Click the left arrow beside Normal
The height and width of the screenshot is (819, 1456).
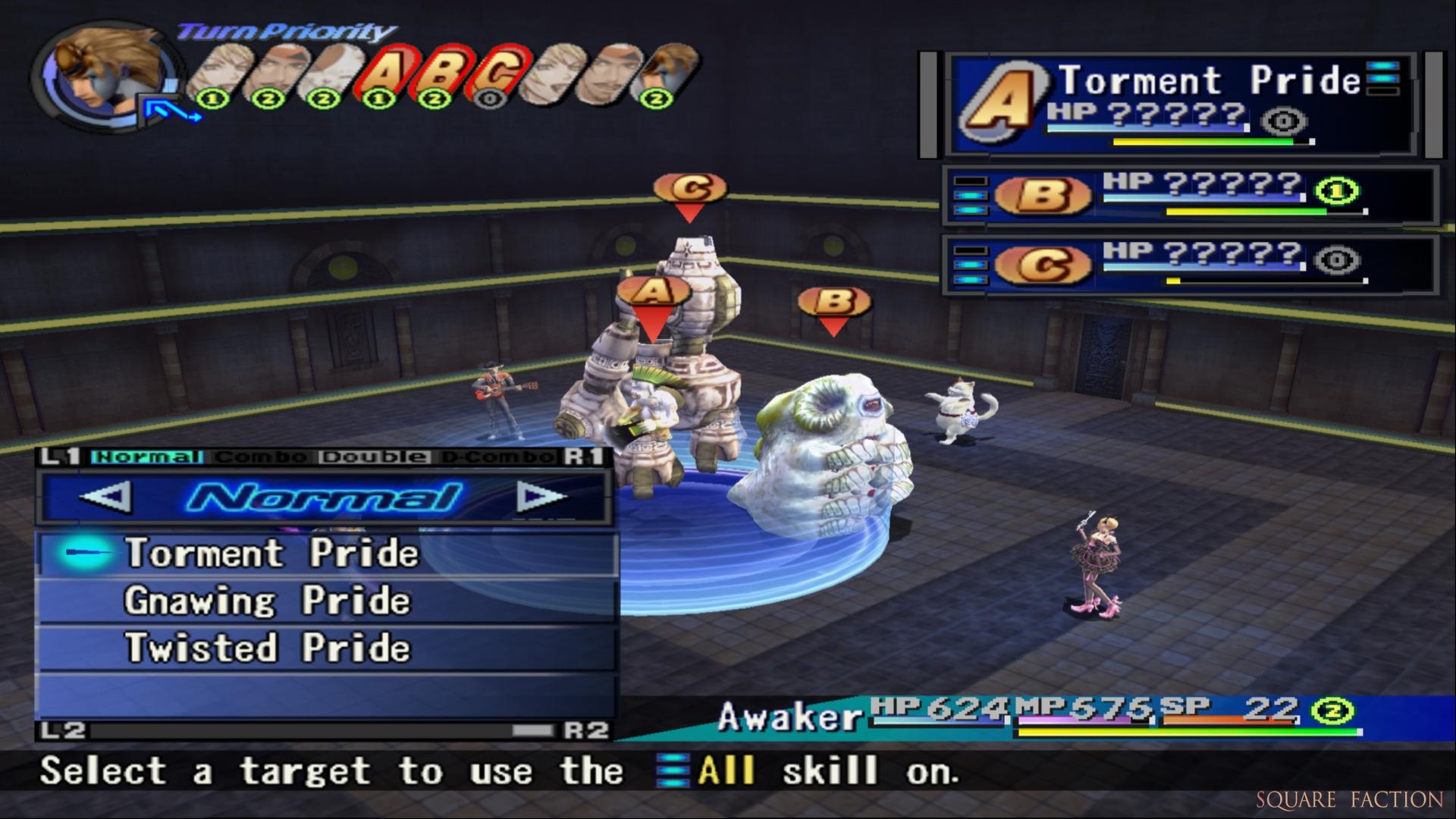click(x=105, y=498)
